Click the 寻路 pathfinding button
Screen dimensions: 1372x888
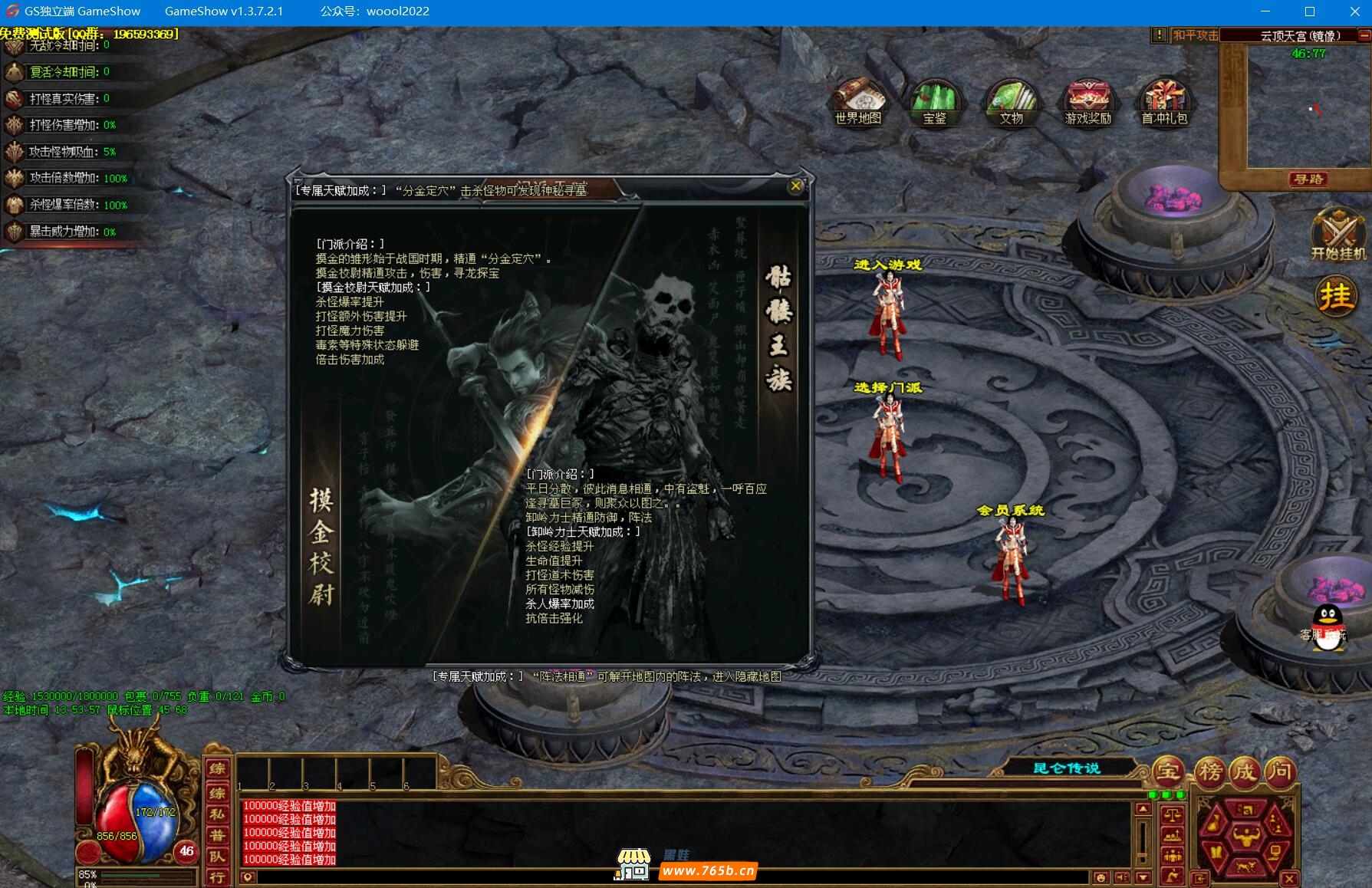tap(1308, 179)
